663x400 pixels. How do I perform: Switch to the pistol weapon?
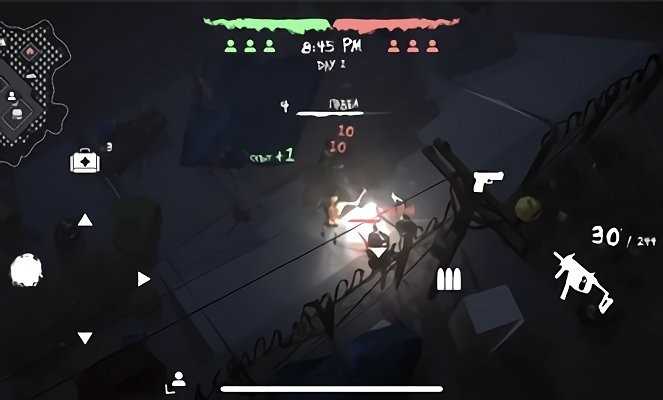[488, 181]
